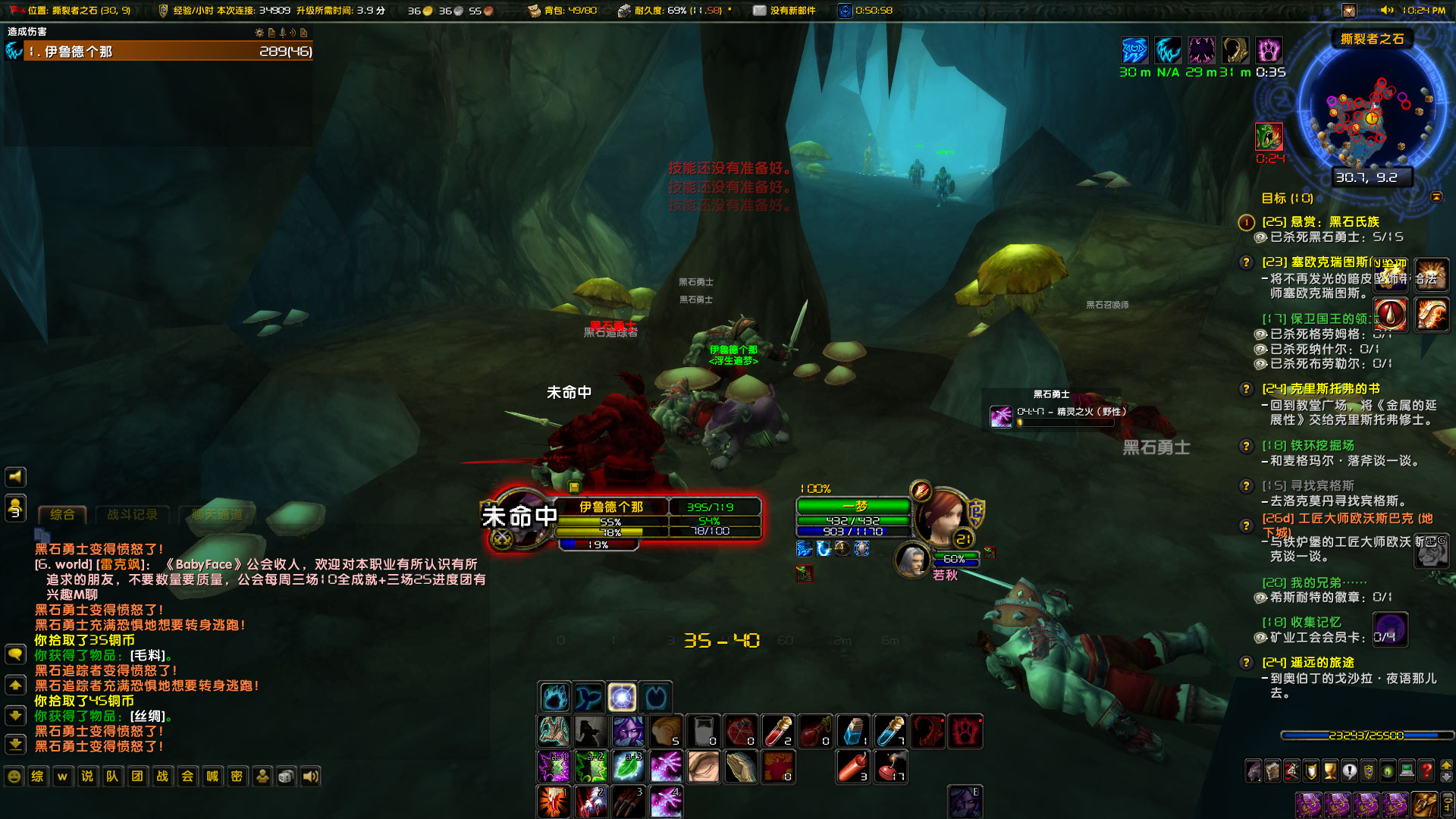Select Aquatic Form on the shapeshift bar

click(588, 696)
